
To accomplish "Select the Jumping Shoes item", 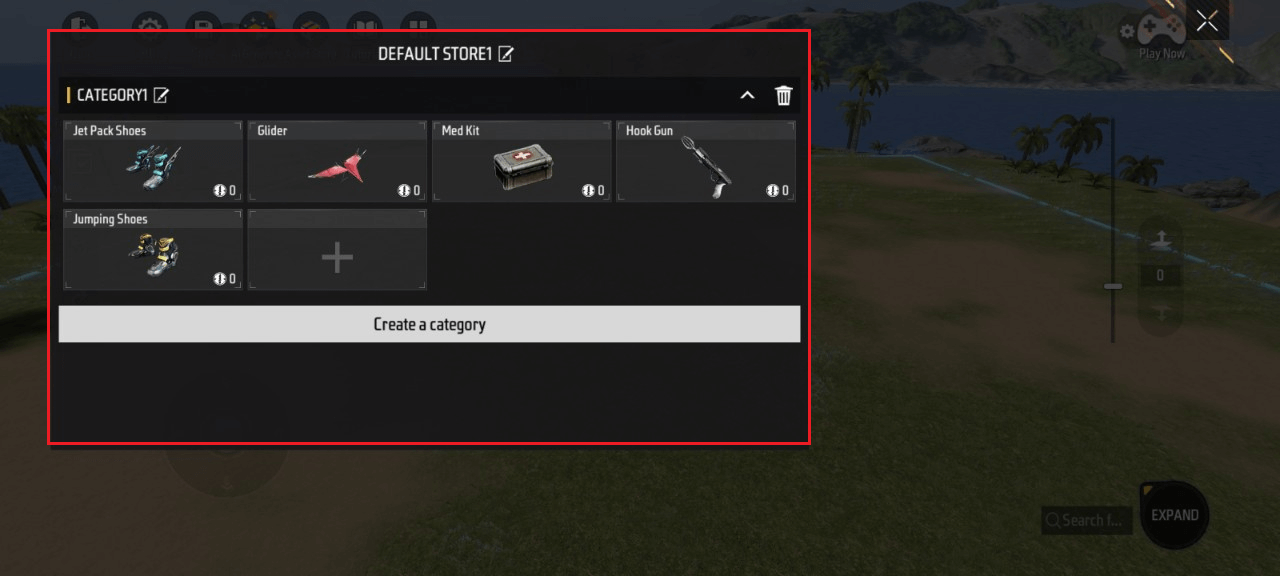I will pyautogui.click(x=153, y=250).
